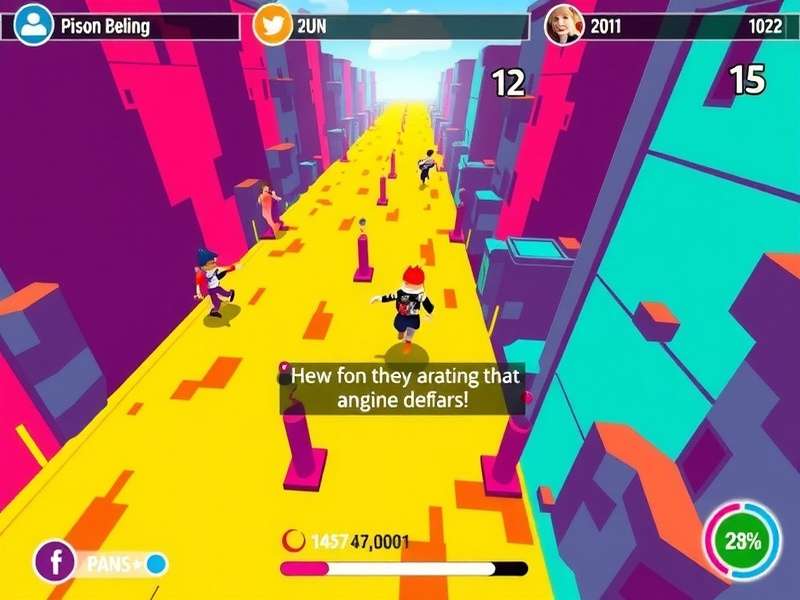Click the orange Twitter bird icon
This screenshot has width=800, height=600.
coord(272,25)
